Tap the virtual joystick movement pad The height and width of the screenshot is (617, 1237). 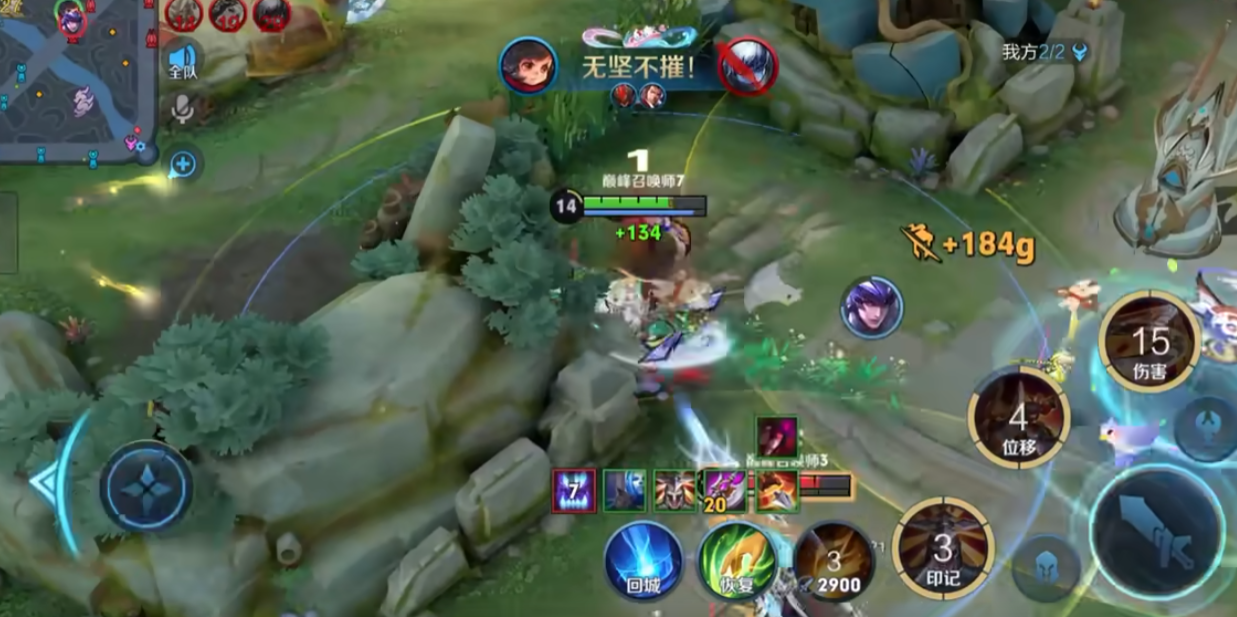(x=146, y=487)
